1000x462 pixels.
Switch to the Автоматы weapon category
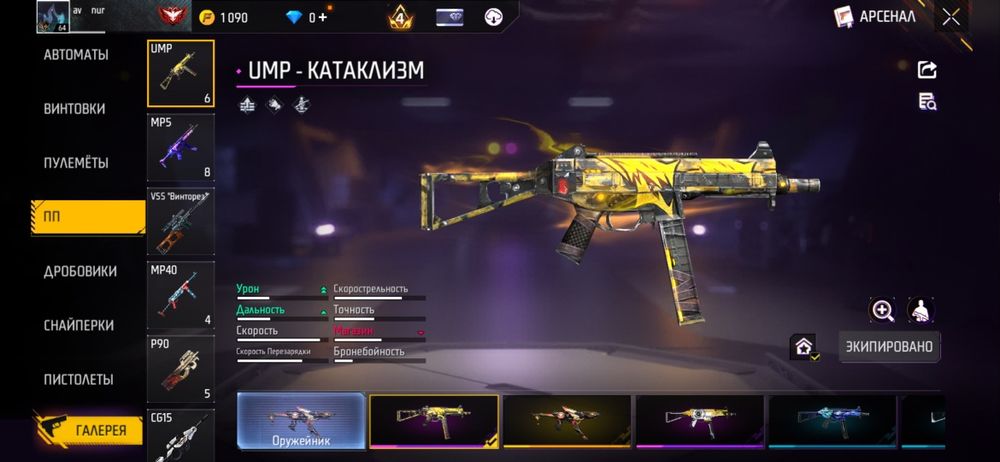coord(76,54)
